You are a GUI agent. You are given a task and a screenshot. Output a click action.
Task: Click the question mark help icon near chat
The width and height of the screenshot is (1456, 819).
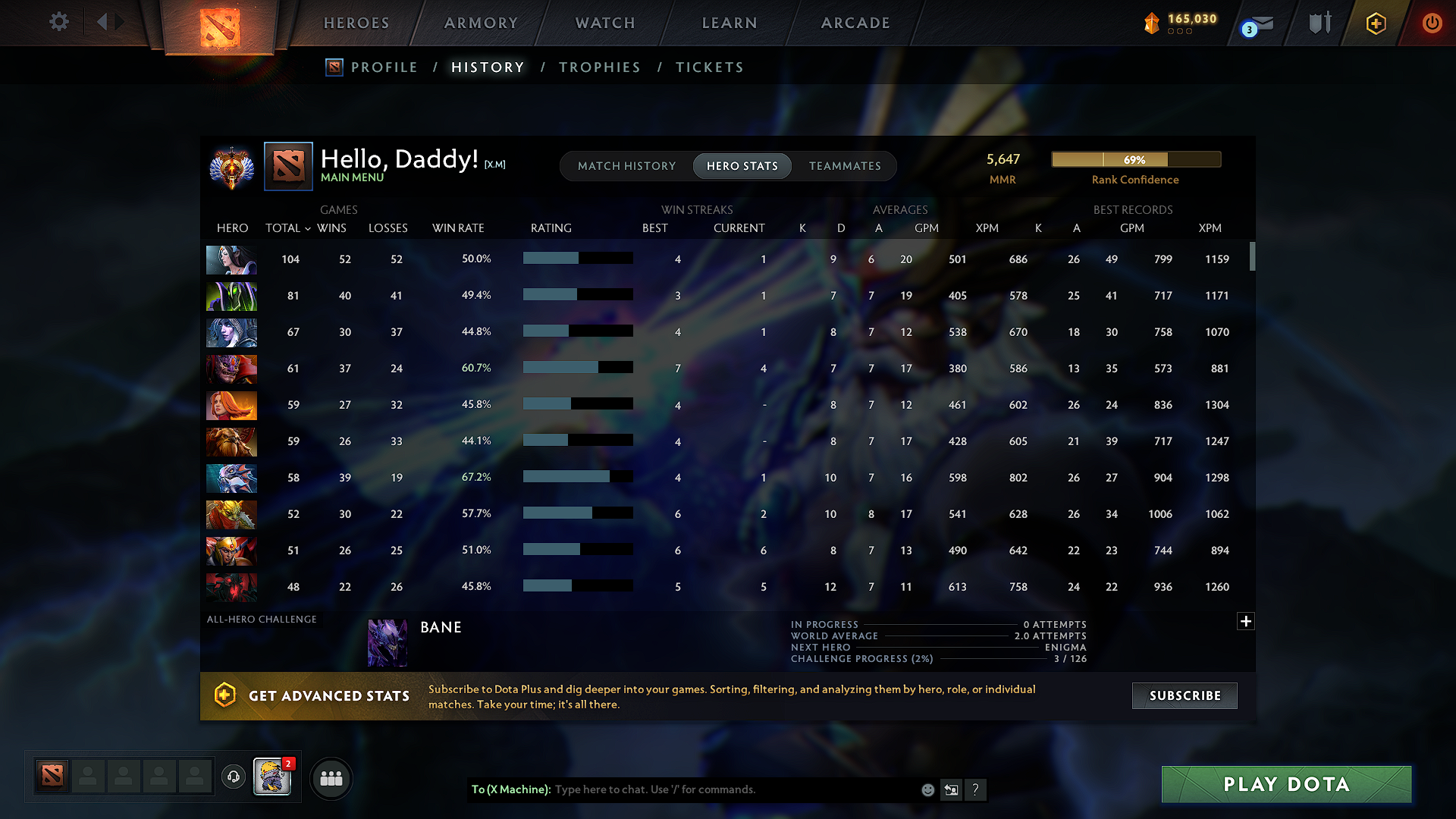pos(976,789)
